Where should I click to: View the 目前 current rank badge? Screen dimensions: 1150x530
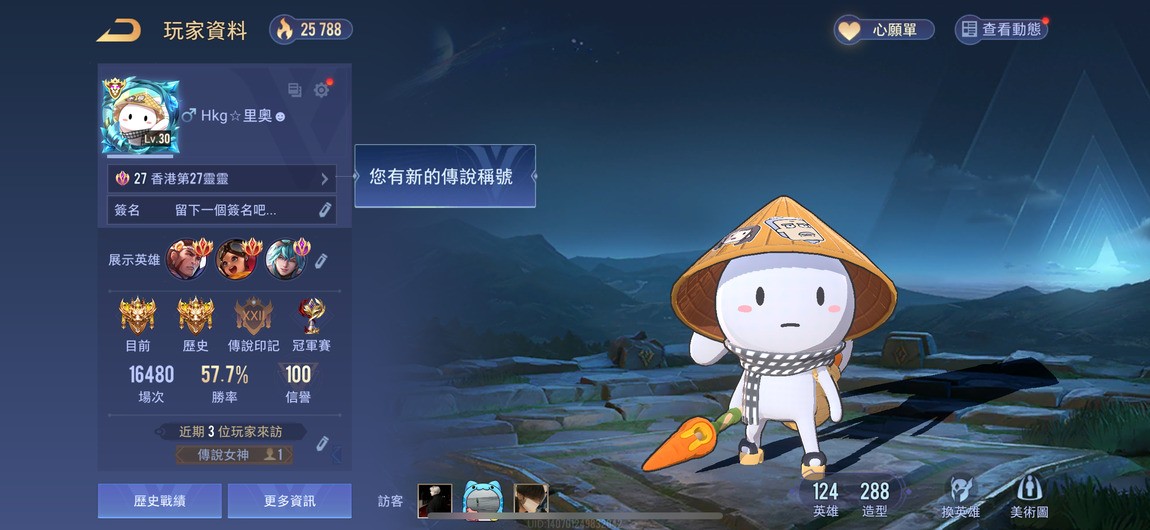click(x=138, y=318)
